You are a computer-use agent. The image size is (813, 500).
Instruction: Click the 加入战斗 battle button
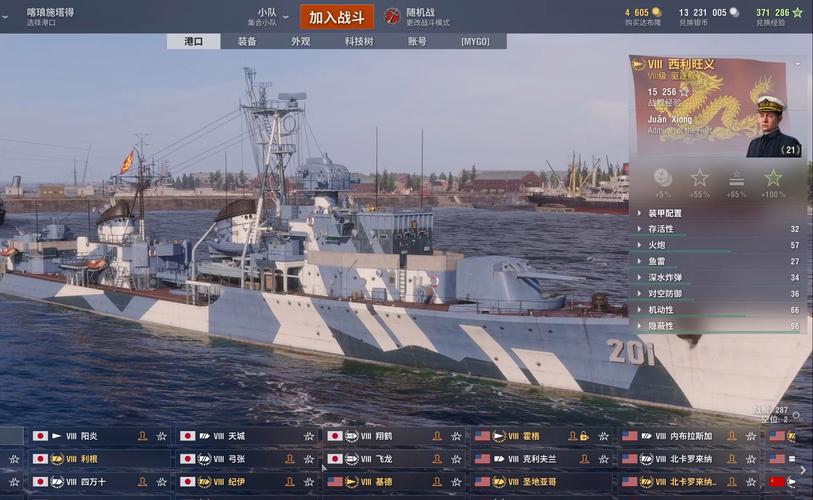[x=336, y=17]
